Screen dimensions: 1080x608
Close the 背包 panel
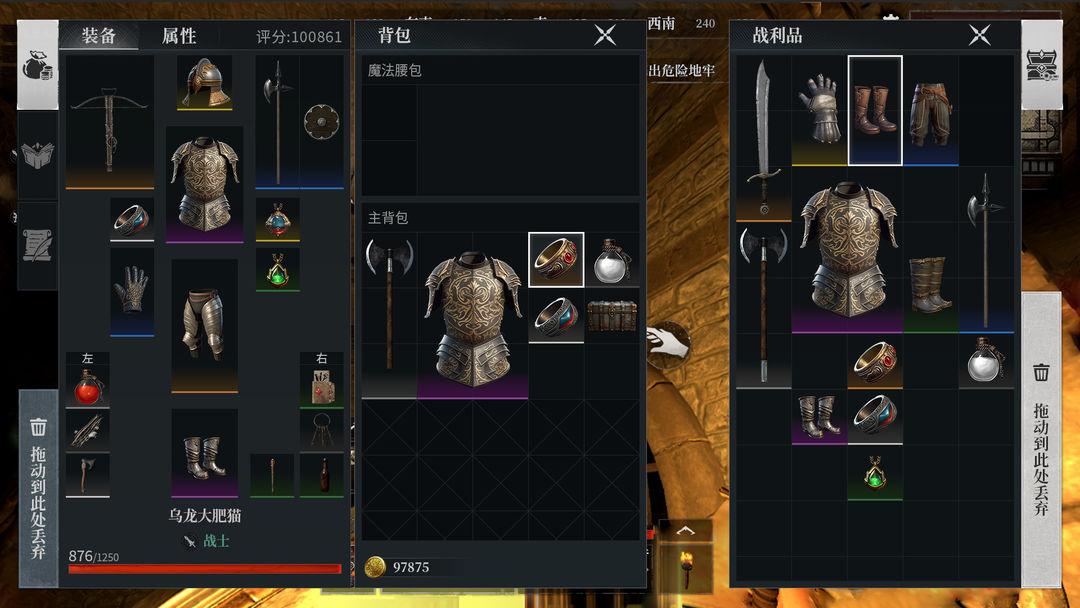(605, 35)
